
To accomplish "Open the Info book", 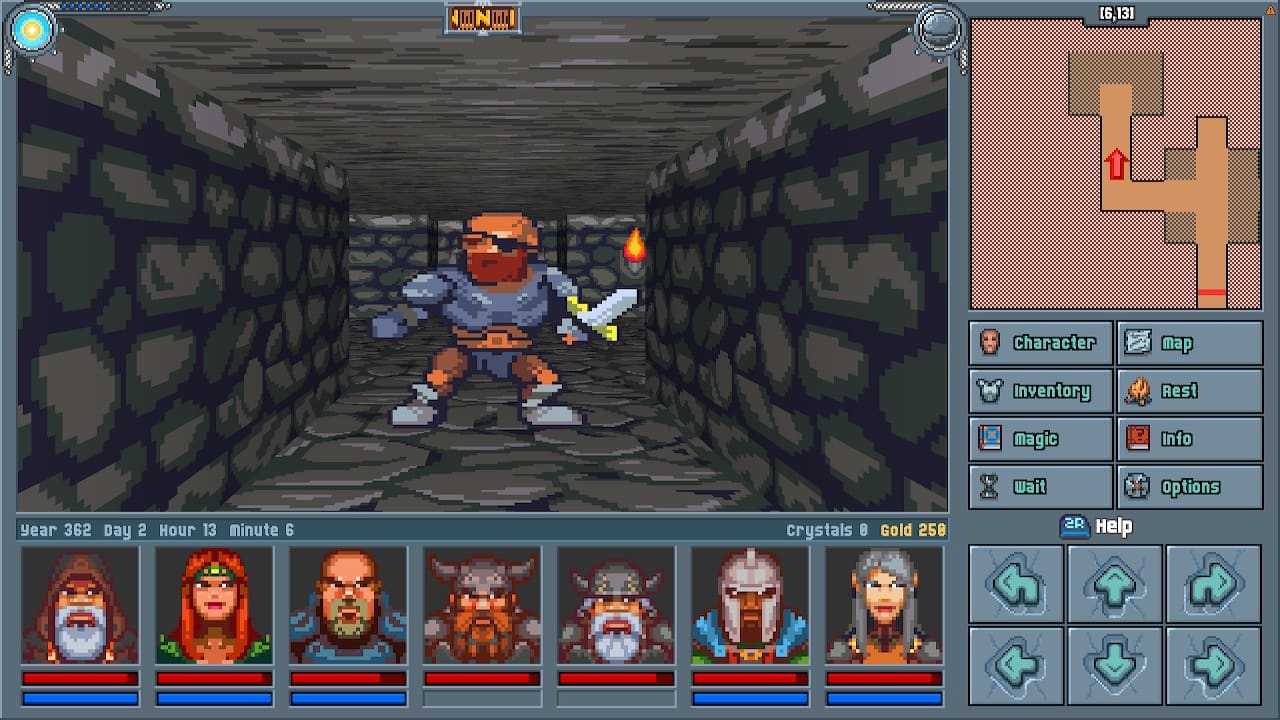I will pyautogui.click(x=1190, y=438).
